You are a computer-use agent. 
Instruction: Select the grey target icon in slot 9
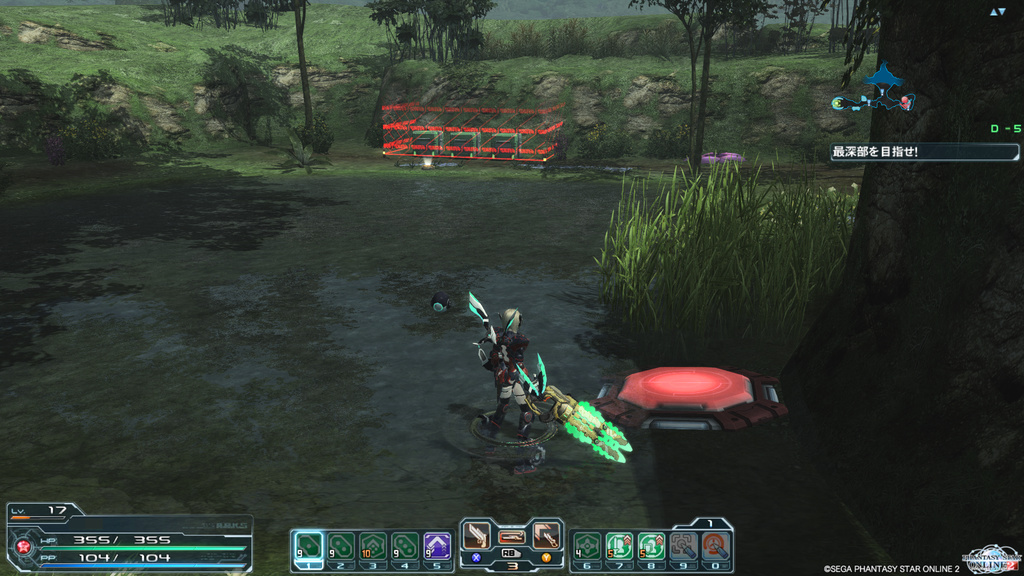(x=683, y=545)
